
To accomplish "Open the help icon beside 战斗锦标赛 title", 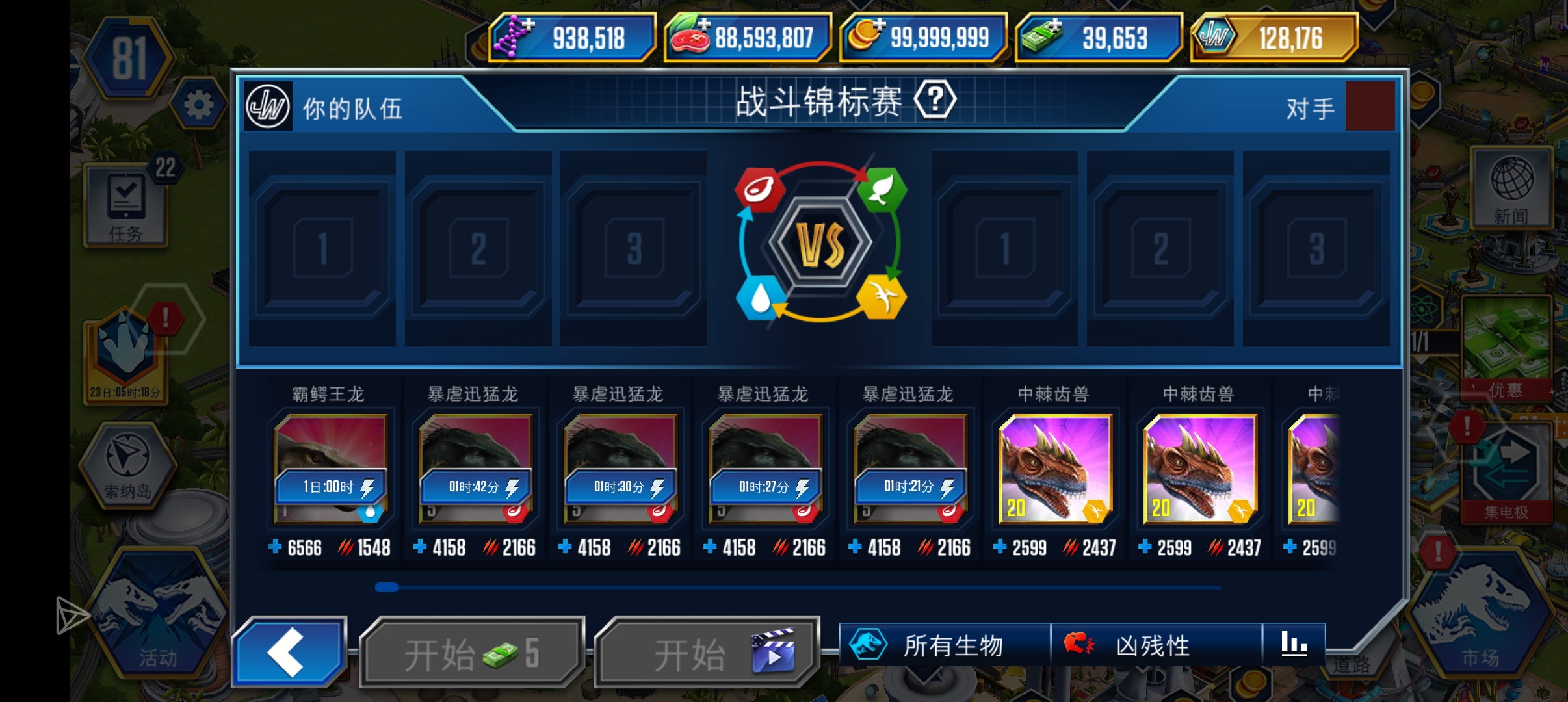I will [x=934, y=99].
